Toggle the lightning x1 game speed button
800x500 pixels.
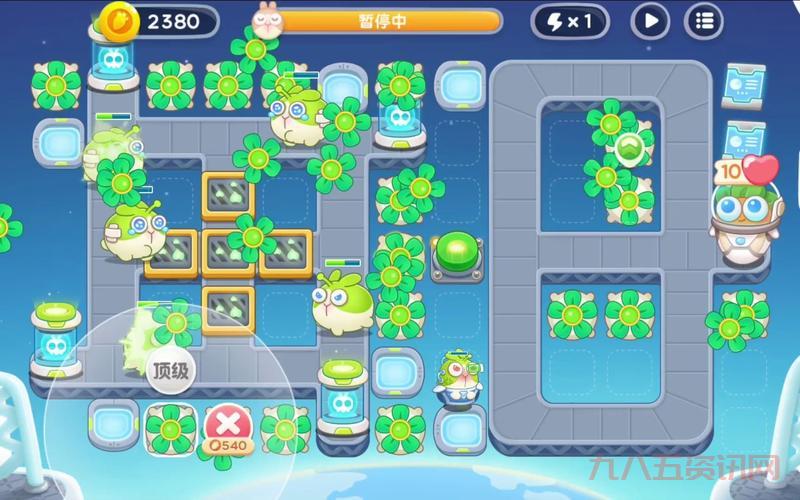pyautogui.click(x=569, y=20)
